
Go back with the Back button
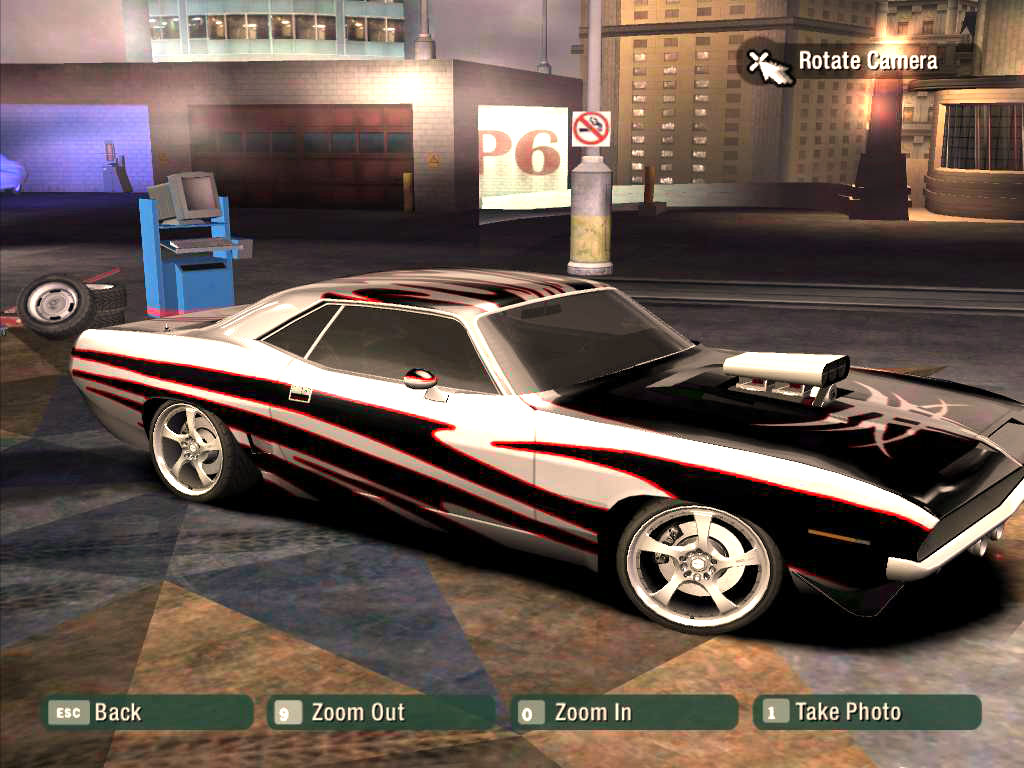(147, 712)
